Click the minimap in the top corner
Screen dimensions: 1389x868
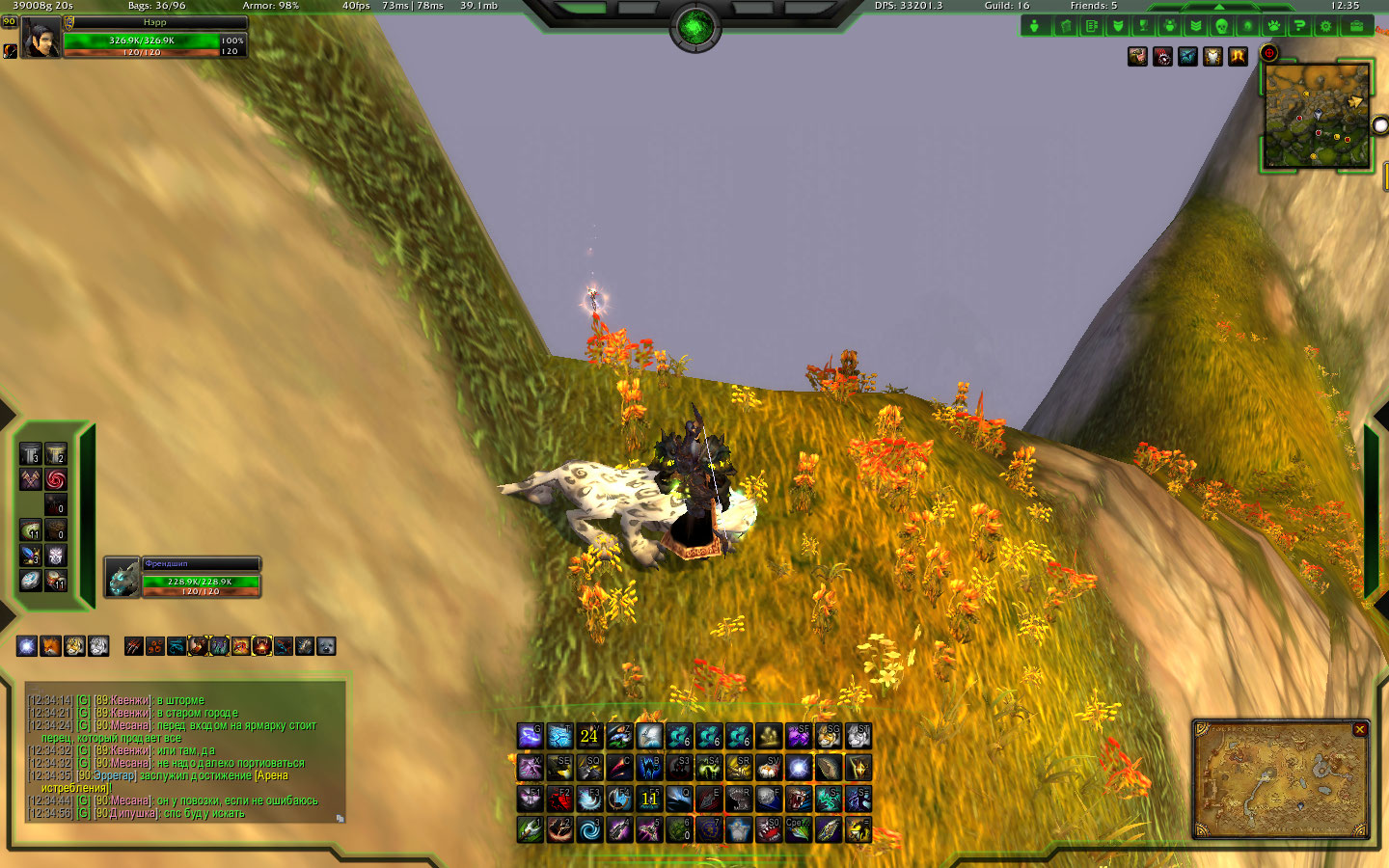pyautogui.click(x=1317, y=117)
